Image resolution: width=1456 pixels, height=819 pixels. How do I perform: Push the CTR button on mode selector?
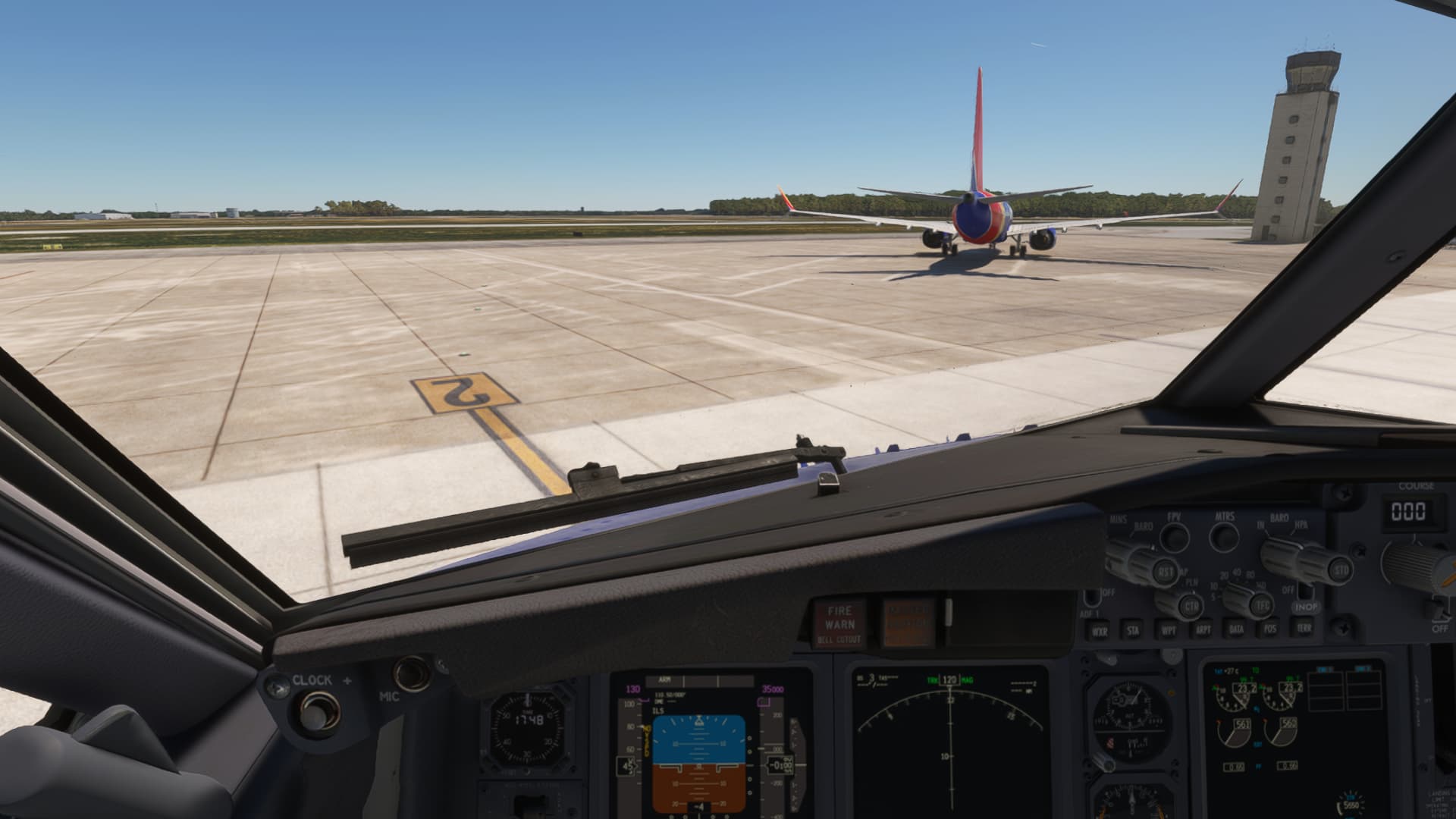[1192, 605]
